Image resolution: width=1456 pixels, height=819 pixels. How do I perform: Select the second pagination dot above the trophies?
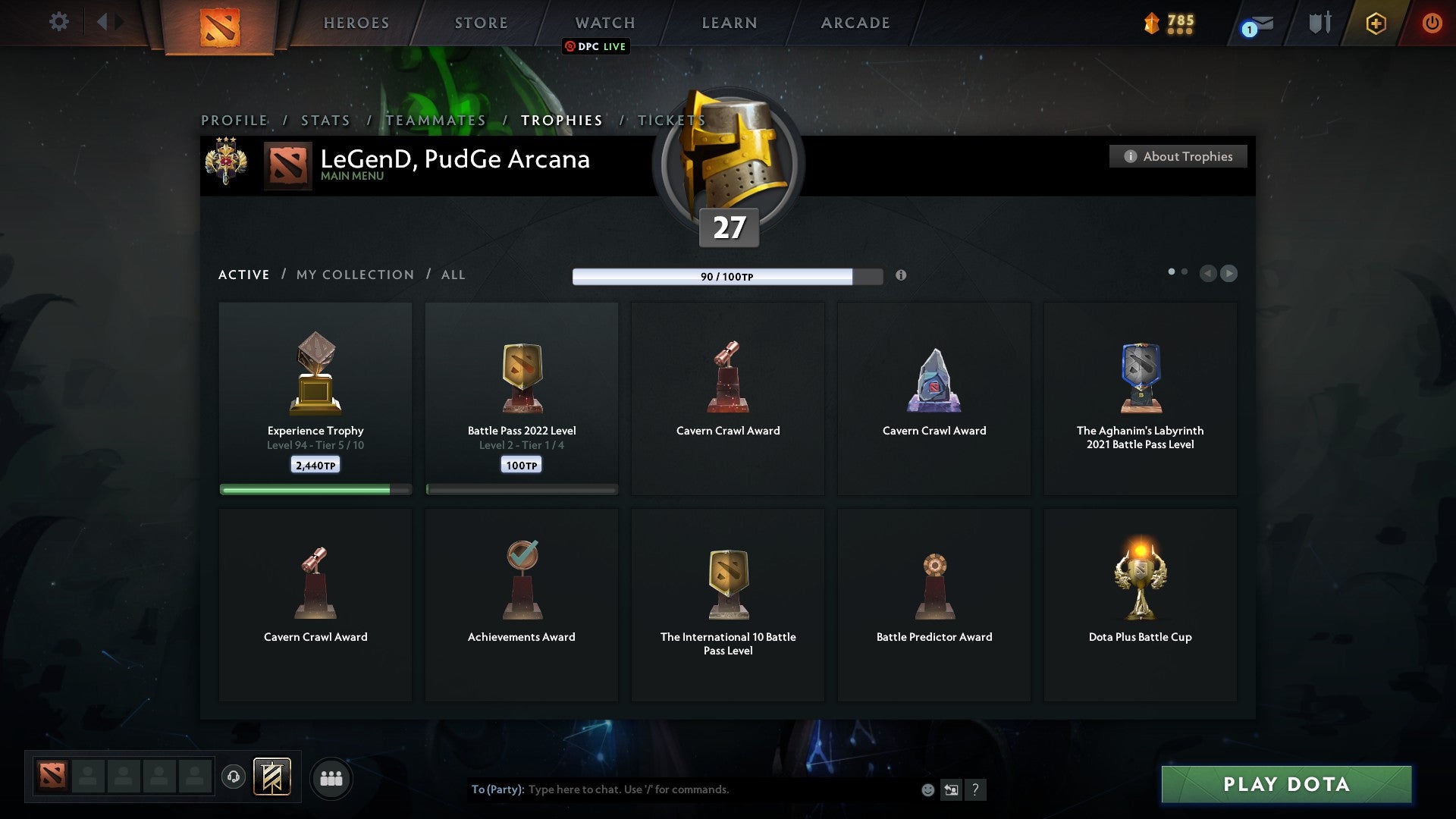click(1185, 270)
